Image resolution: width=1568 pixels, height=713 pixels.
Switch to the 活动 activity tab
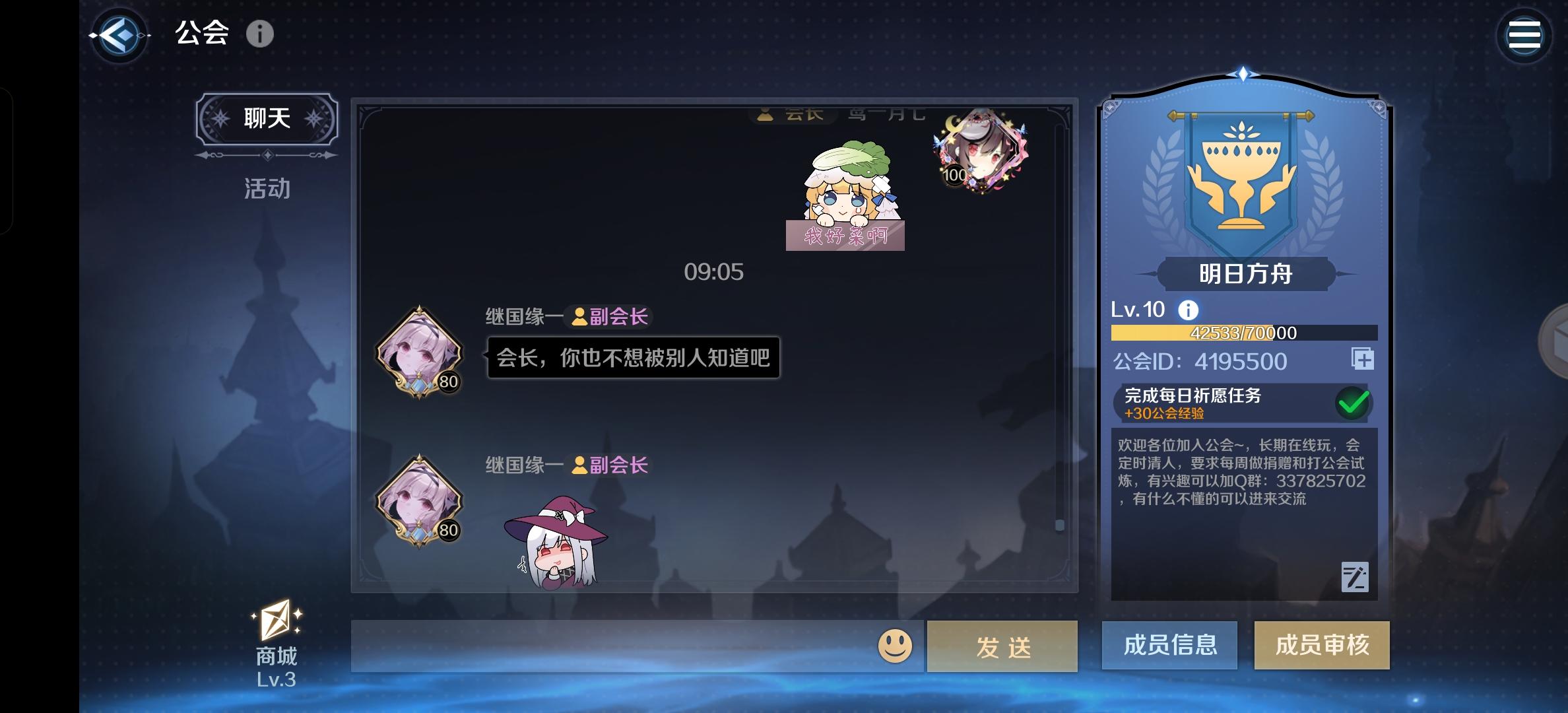point(267,189)
